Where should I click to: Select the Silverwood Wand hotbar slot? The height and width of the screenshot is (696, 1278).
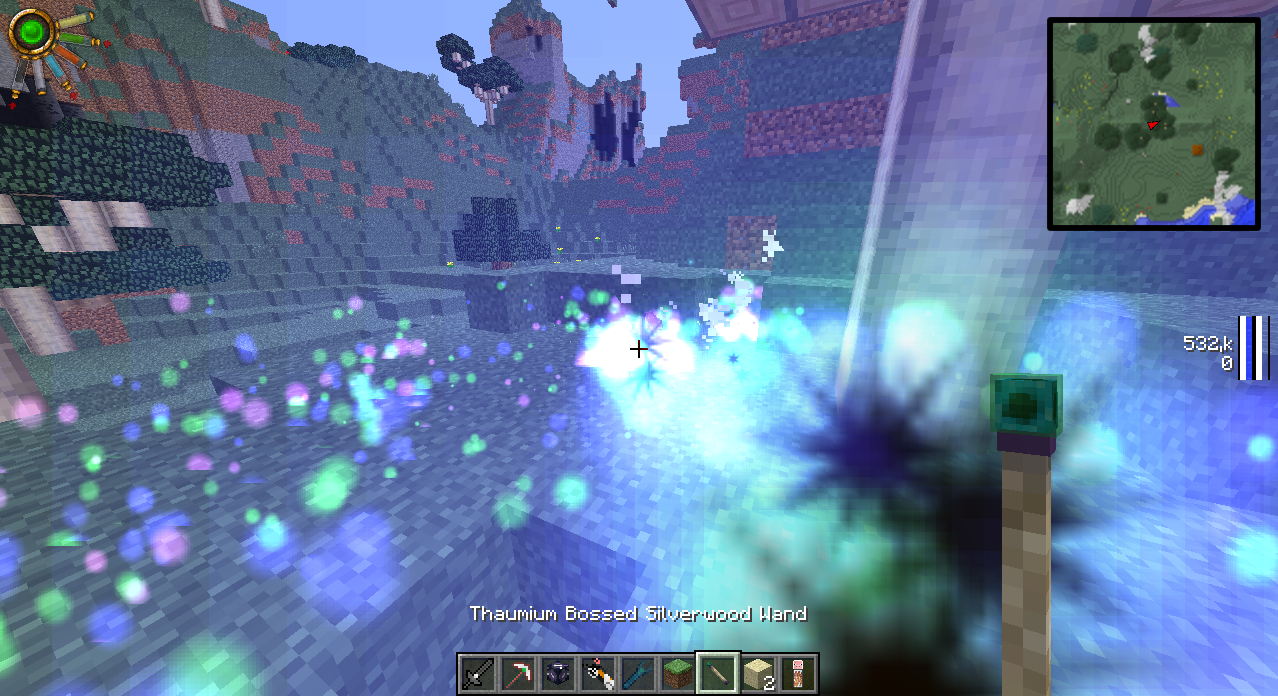(718, 674)
